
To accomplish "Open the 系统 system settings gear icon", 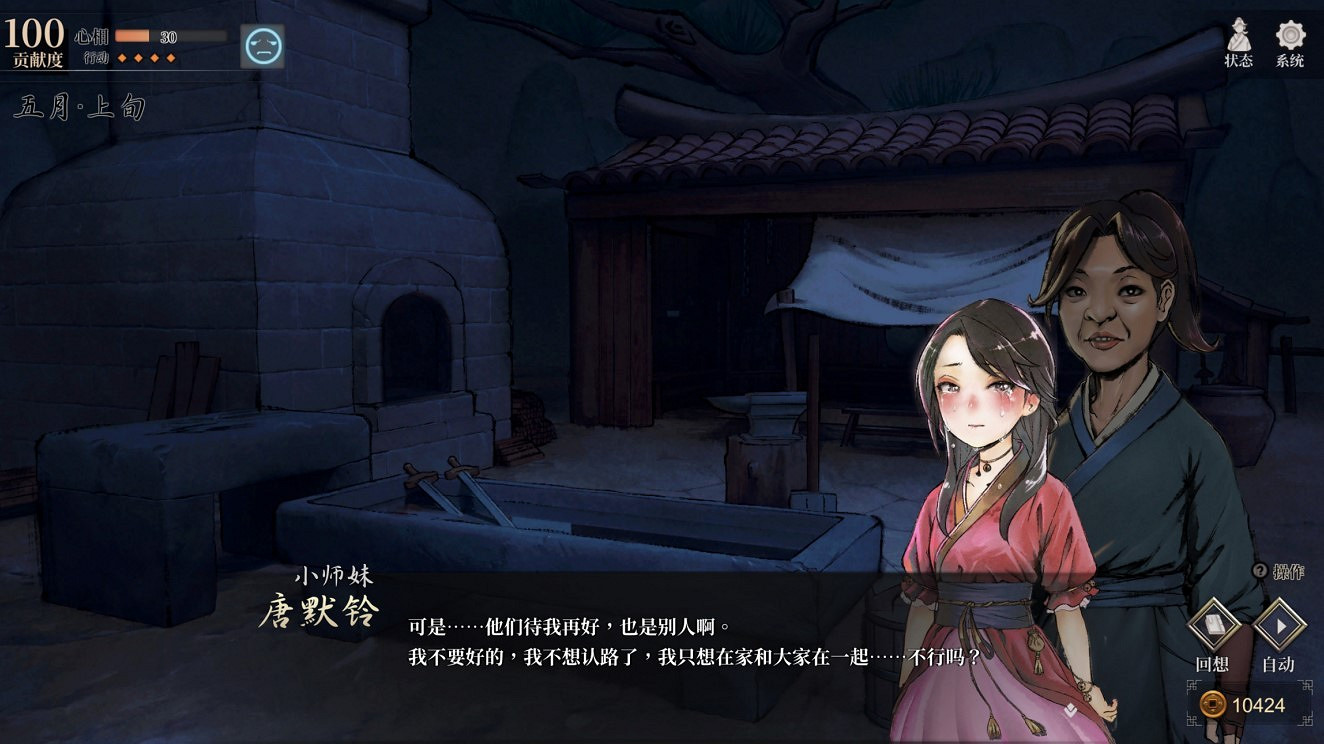I will 1288,36.
